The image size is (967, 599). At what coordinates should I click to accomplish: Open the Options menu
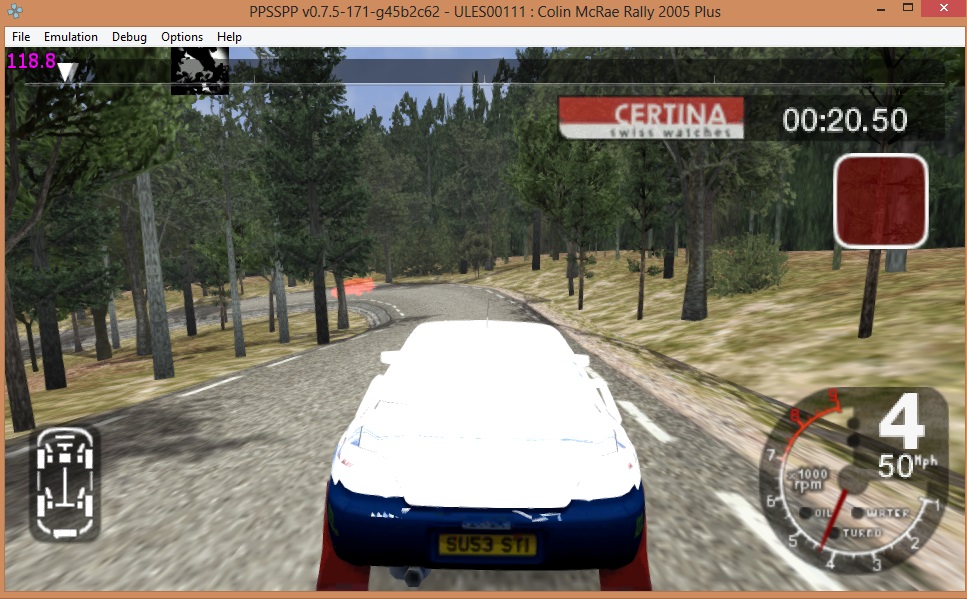point(182,37)
